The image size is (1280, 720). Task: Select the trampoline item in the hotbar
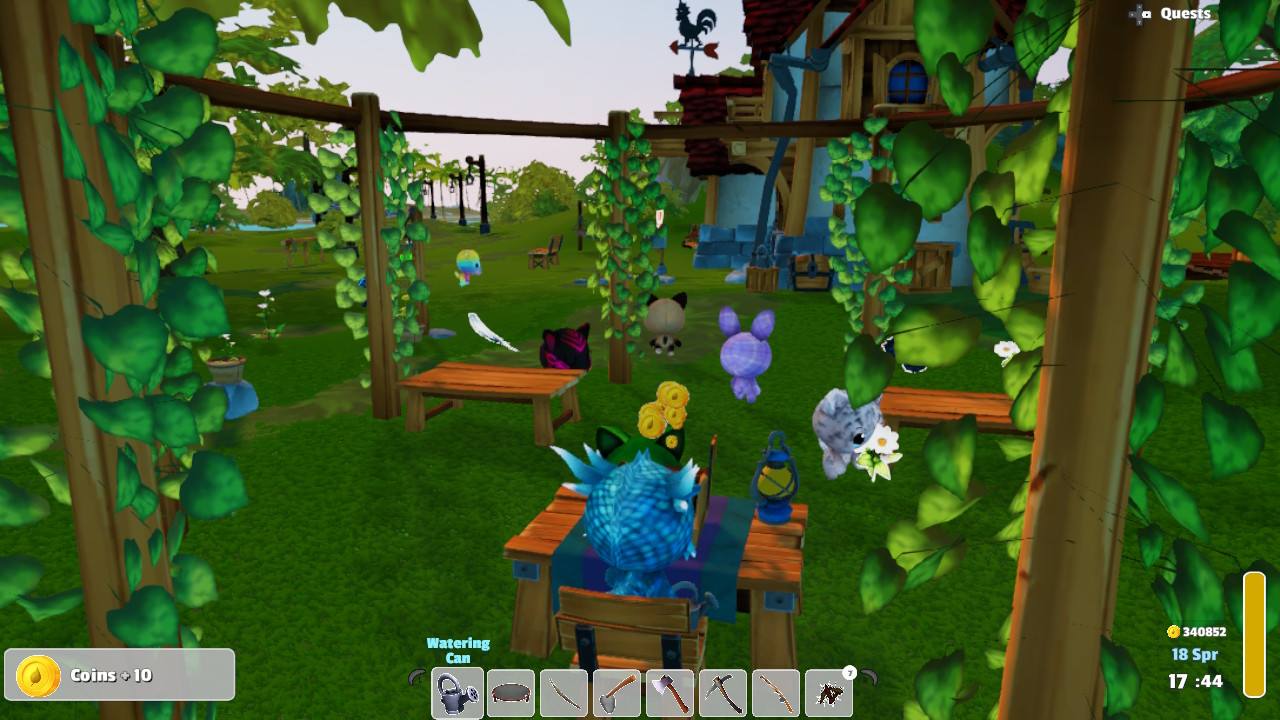click(510, 690)
